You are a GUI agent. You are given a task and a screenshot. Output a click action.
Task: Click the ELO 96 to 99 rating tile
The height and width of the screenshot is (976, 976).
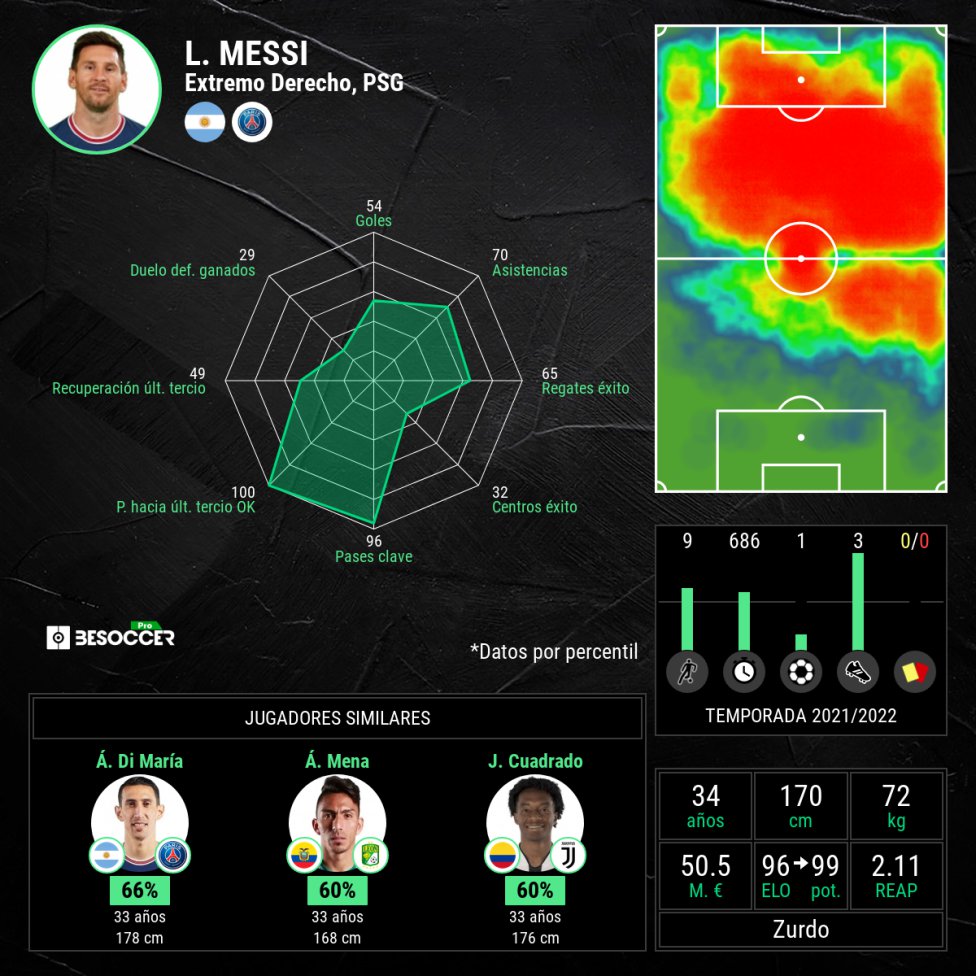pyautogui.click(x=801, y=873)
